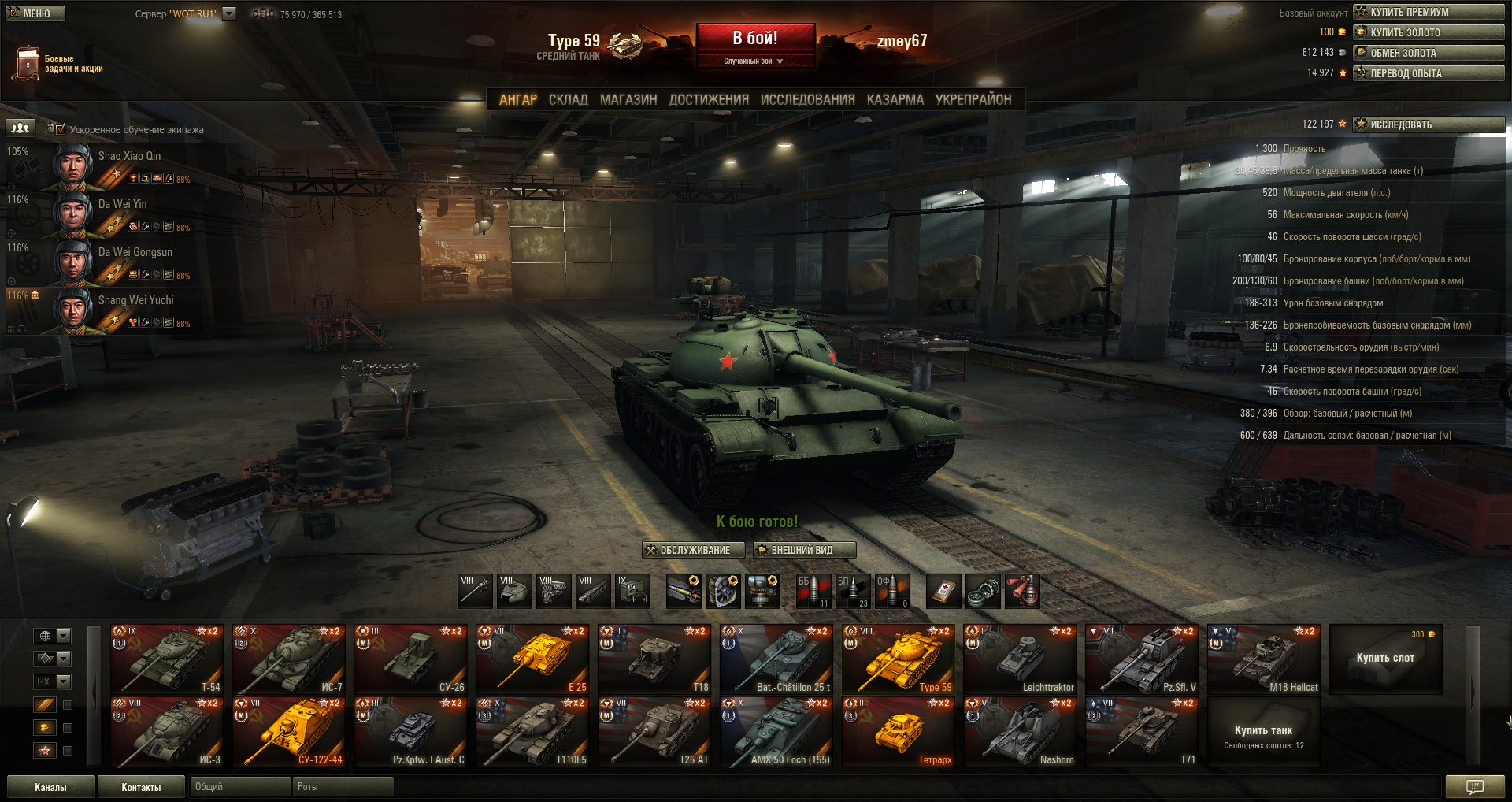Start battle with the В бой! button
This screenshot has width=1512, height=802.
pyautogui.click(x=754, y=39)
